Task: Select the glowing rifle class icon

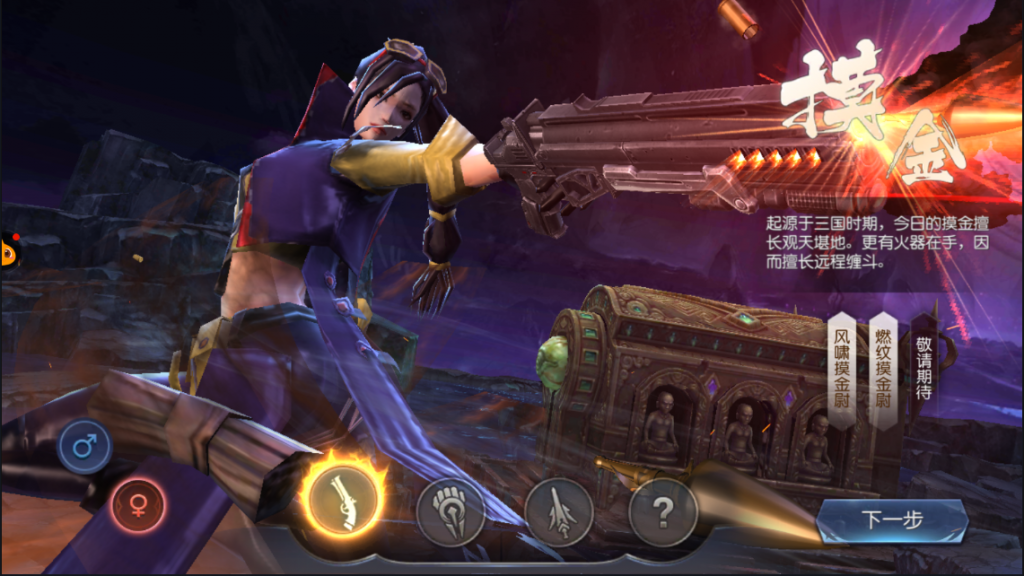Action: [343, 497]
